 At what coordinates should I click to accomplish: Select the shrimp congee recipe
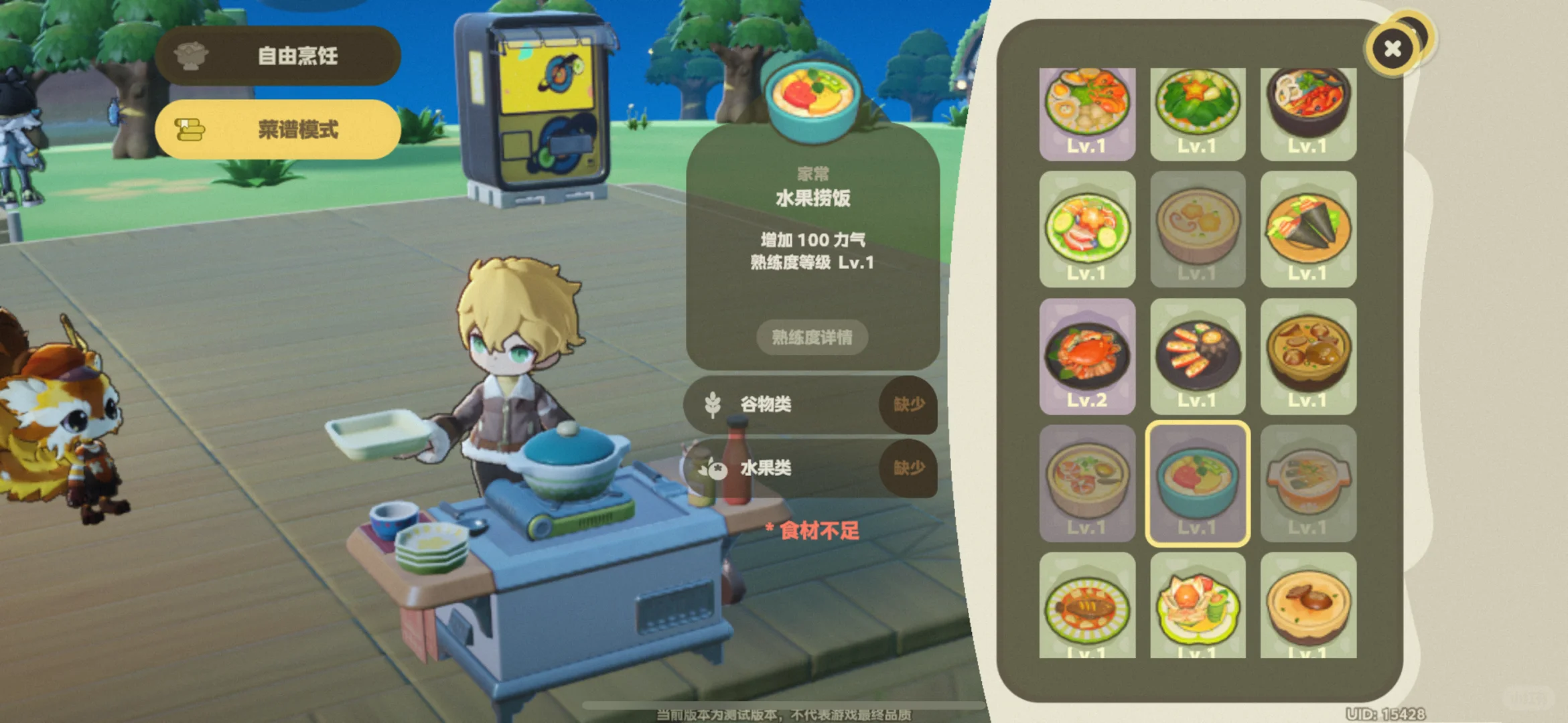coord(1087,477)
